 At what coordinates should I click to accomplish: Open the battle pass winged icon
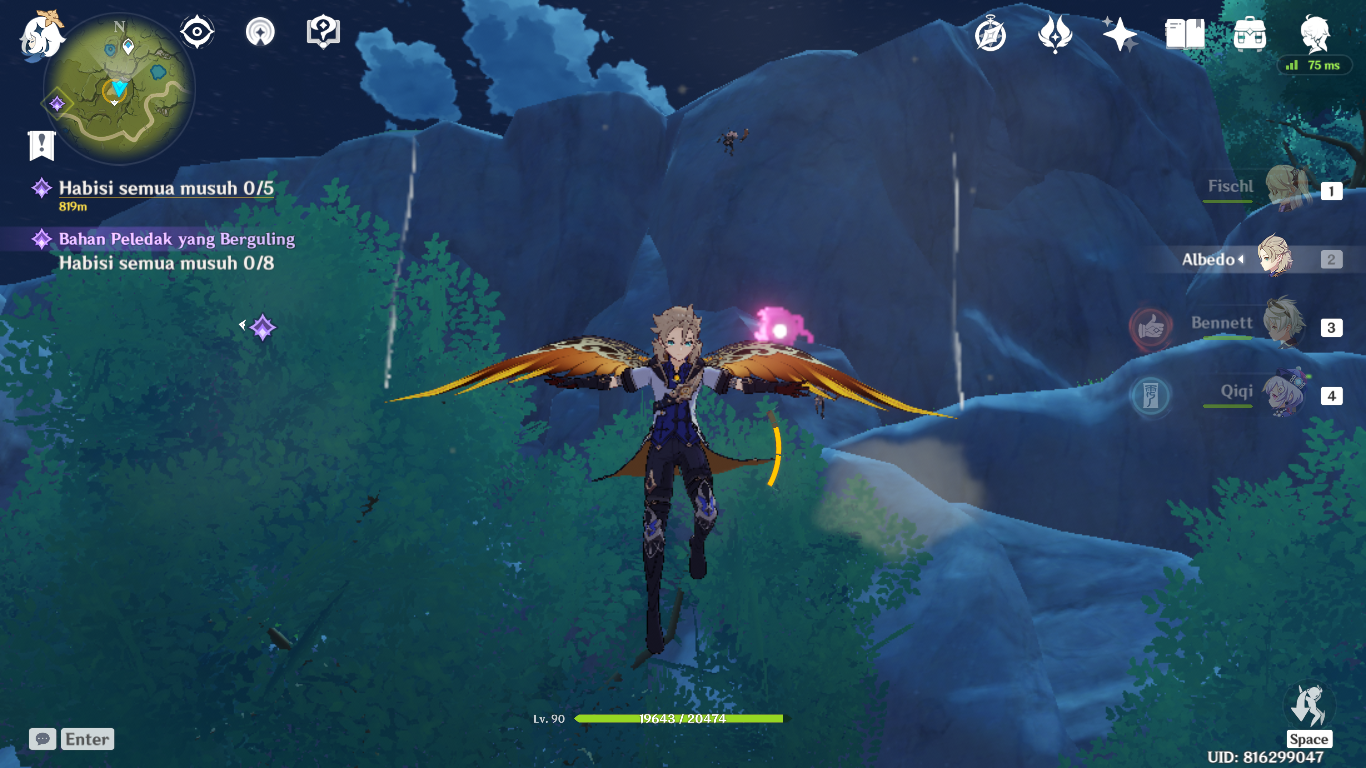pyautogui.click(x=1055, y=34)
